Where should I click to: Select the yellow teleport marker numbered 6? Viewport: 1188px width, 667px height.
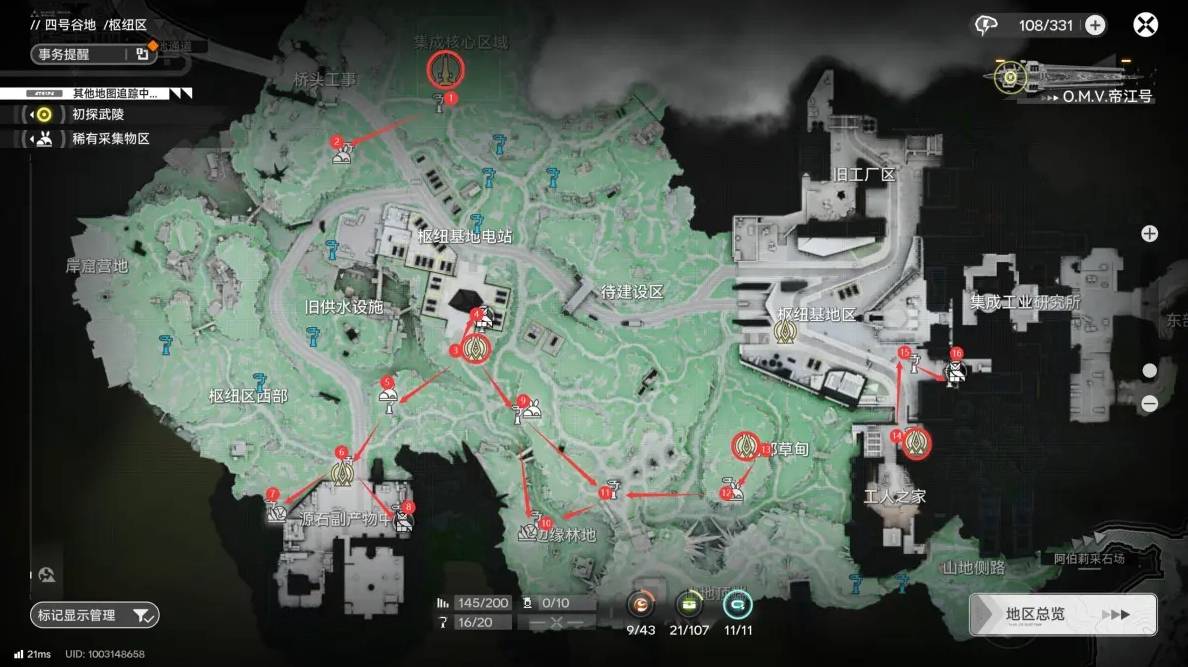click(x=342, y=471)
